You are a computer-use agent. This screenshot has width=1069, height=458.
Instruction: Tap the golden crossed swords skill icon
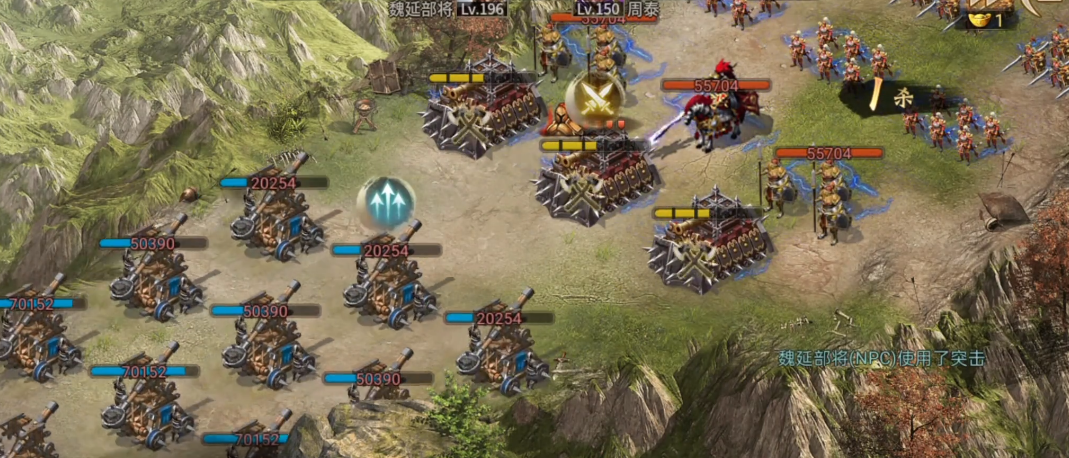[x=594, y=99]
